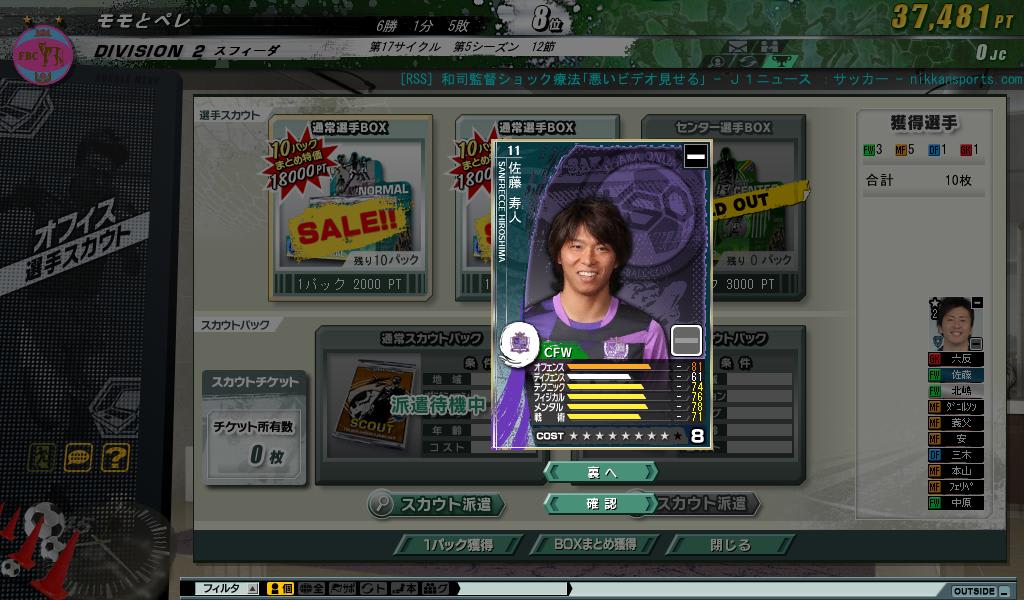Click the RSS news headline link
The image size is (1024, 600).
tap(710, 79)
